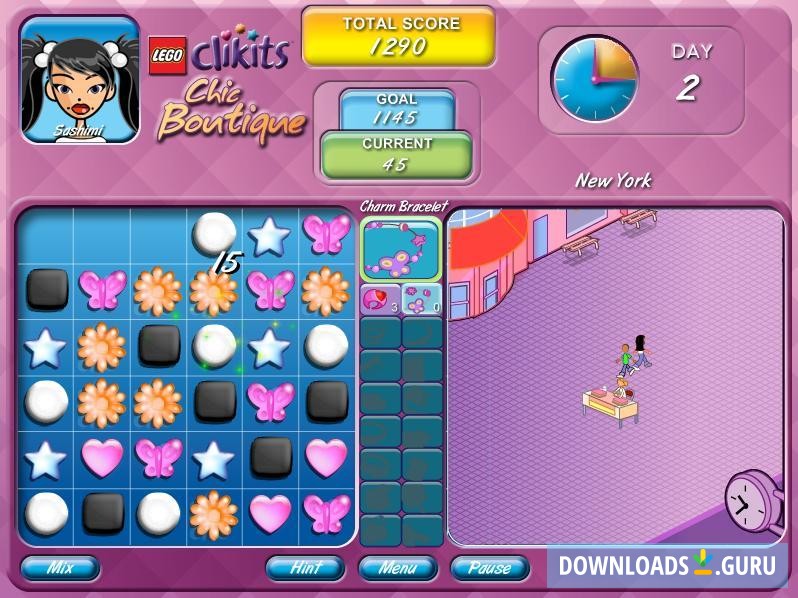The image size is (798, 598).
Task: Choose the red heart charm slot
Action: point(380,298)
